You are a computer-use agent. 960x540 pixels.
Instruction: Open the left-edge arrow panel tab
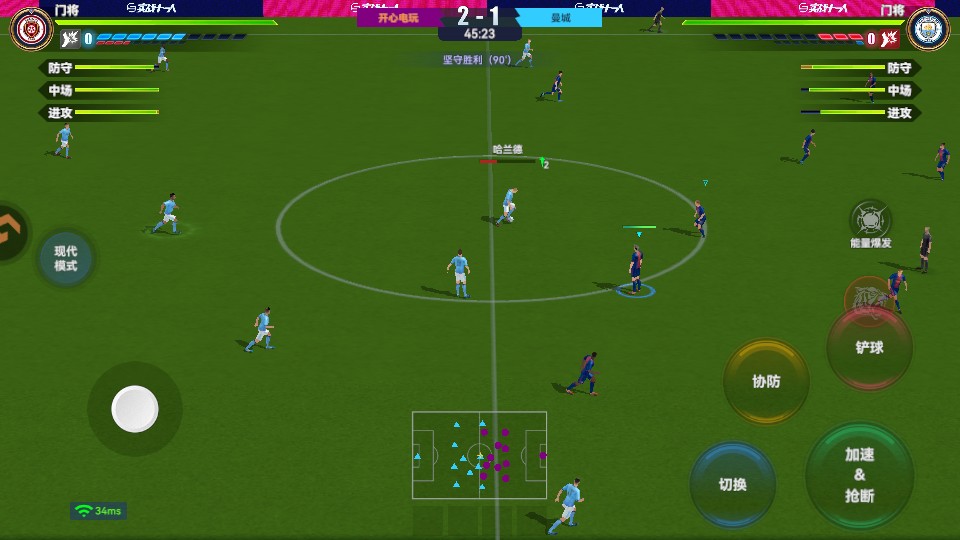pos(12,232)
